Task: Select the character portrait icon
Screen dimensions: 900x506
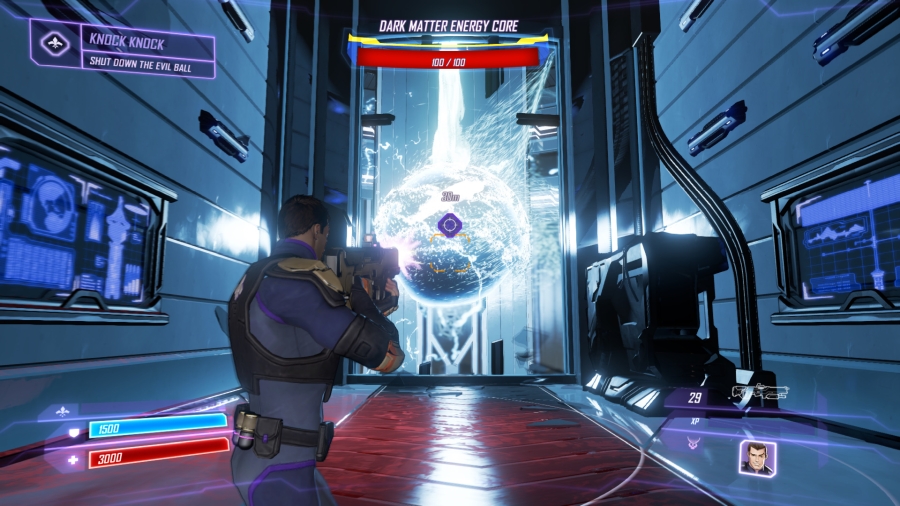Action: click(755, 457)
